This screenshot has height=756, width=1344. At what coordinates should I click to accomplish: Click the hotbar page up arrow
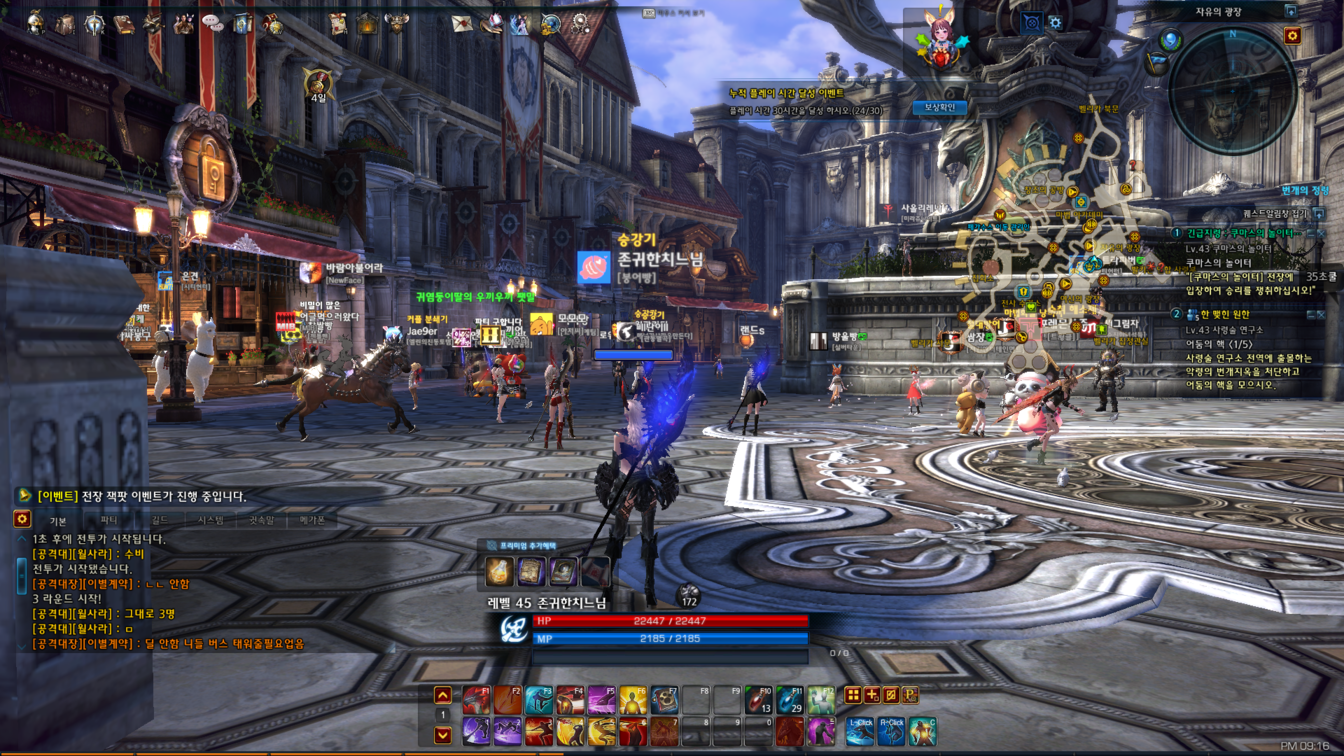pos(443,695)
